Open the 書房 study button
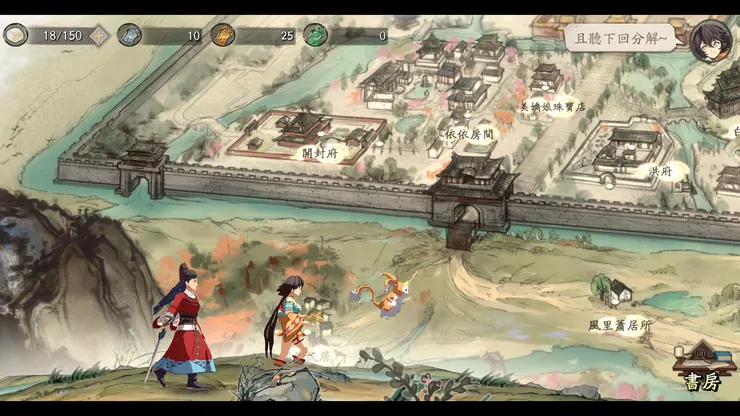Image resolution: width=740 pixels, height=416 pixels. click(702, 370)
